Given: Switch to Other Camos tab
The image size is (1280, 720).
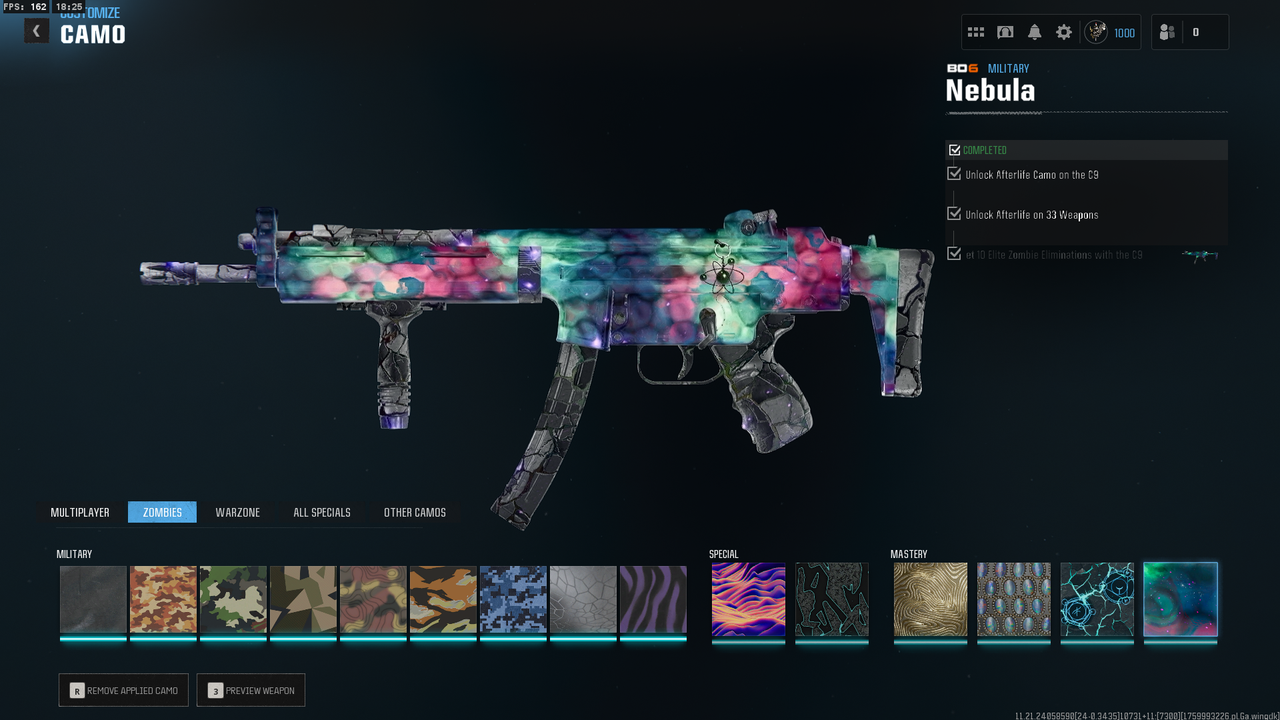Looking at the screenshot, I should [415, 512].
